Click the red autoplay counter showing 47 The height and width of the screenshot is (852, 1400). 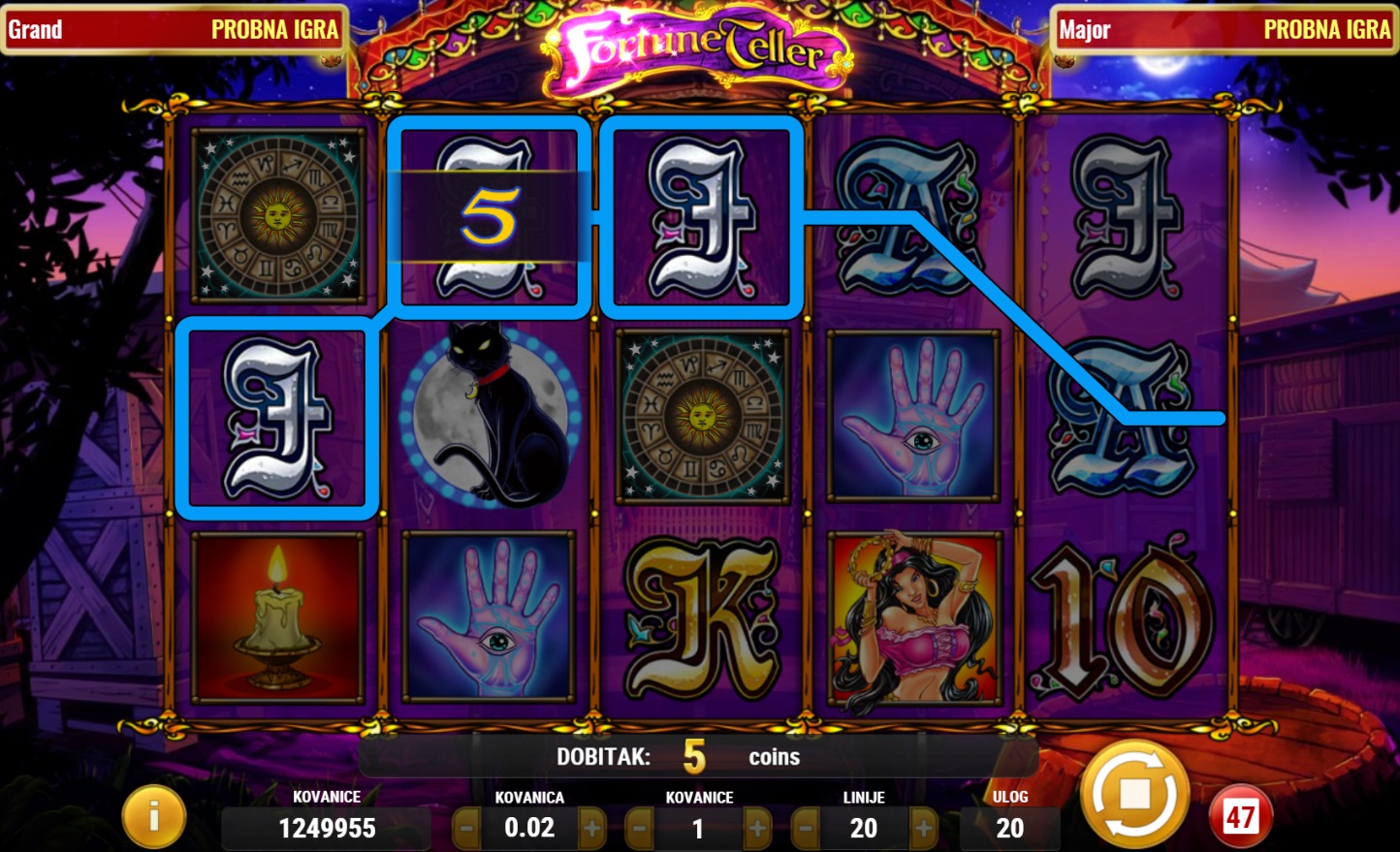pyautogui.click(x=1241, y=816)
